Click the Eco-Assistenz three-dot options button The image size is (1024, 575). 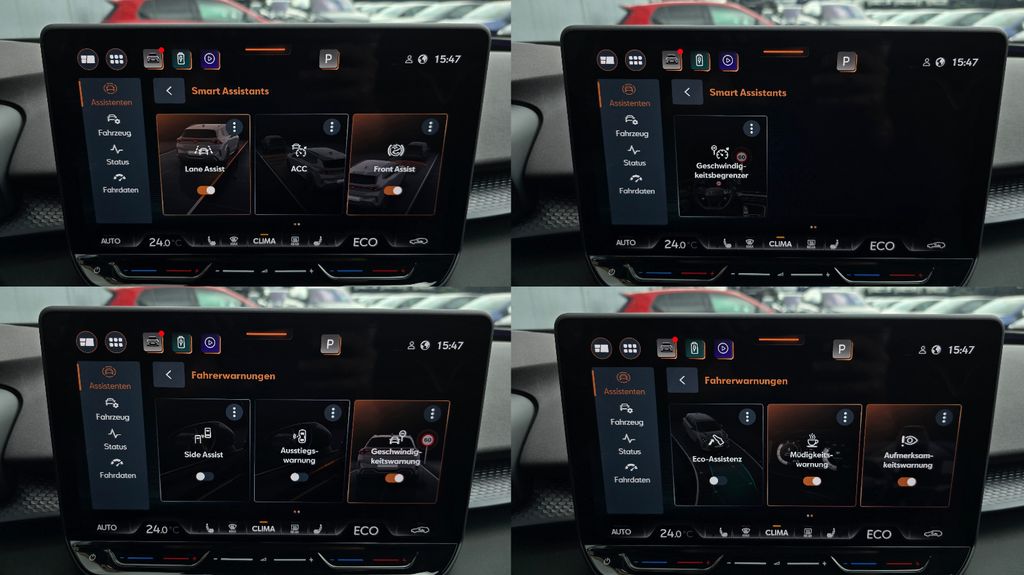(x=747, y=416)
